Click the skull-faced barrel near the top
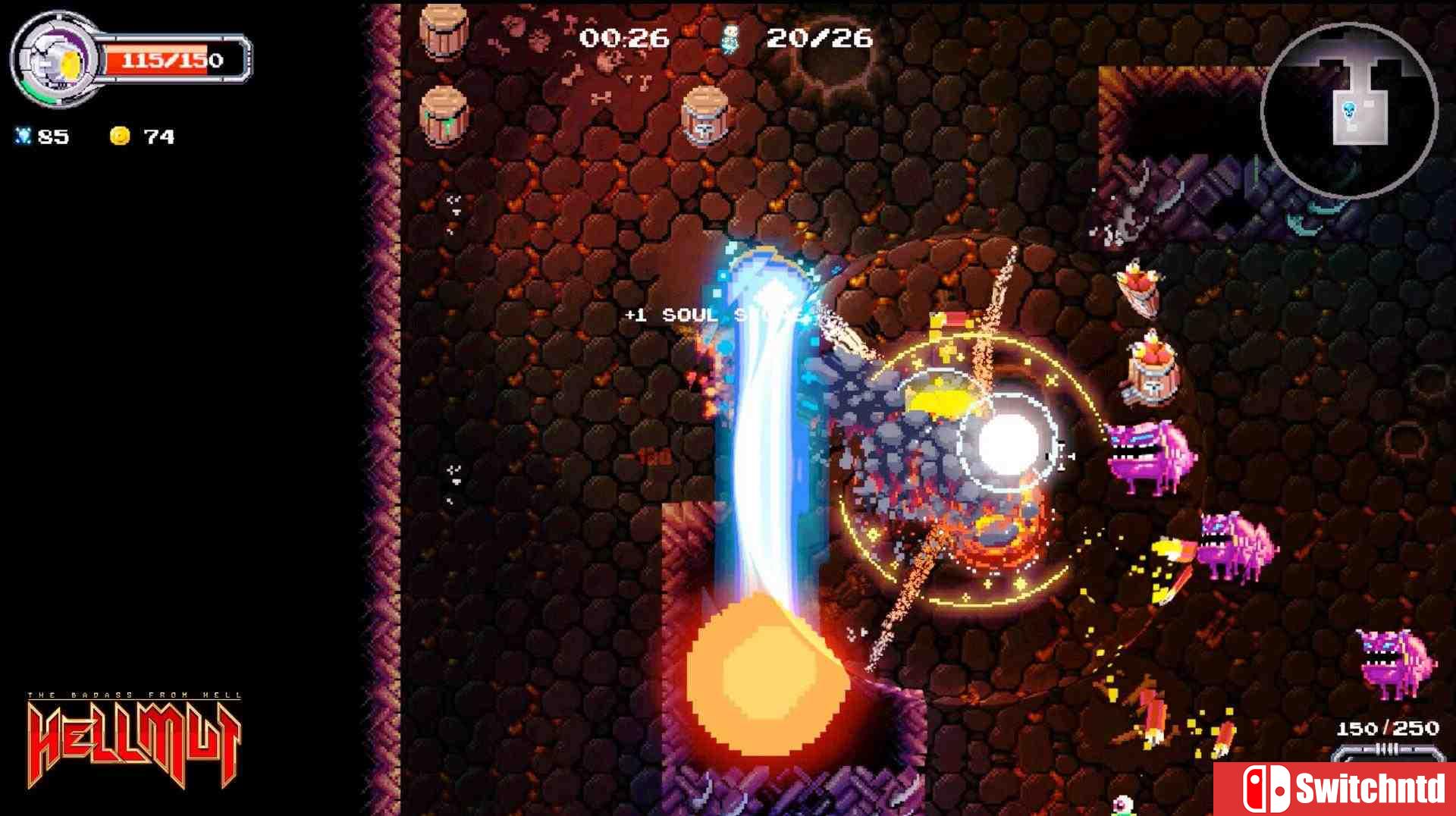 coord(704,116)
